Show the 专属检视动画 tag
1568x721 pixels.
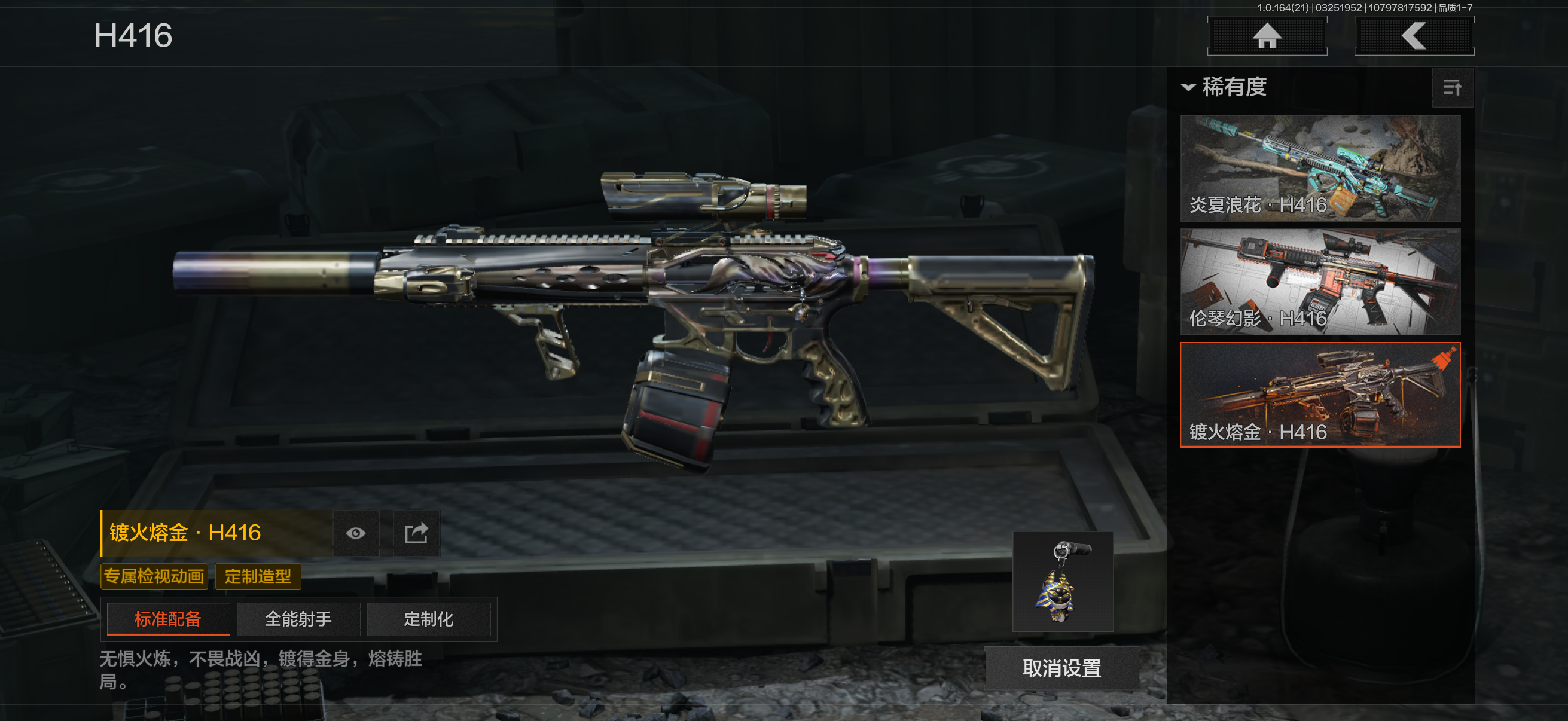[154, 576]
